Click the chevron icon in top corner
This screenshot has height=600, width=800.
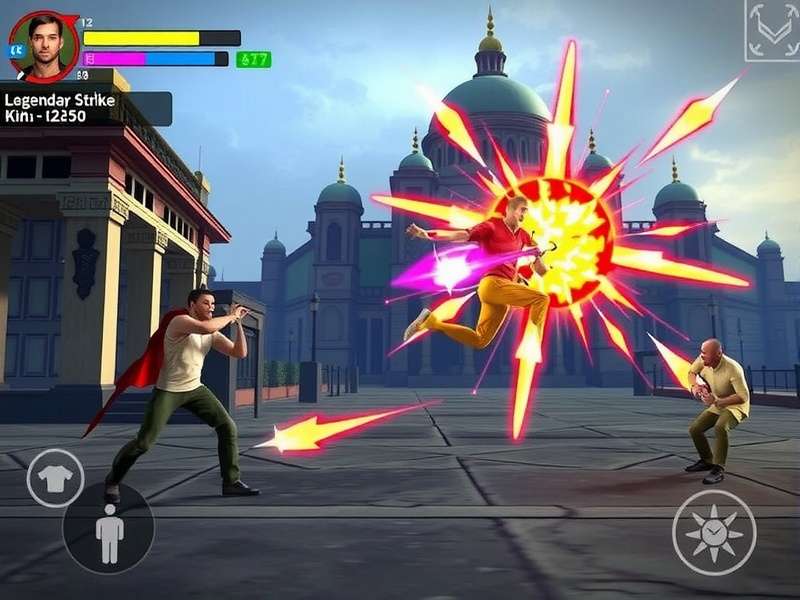click(772, 30)
